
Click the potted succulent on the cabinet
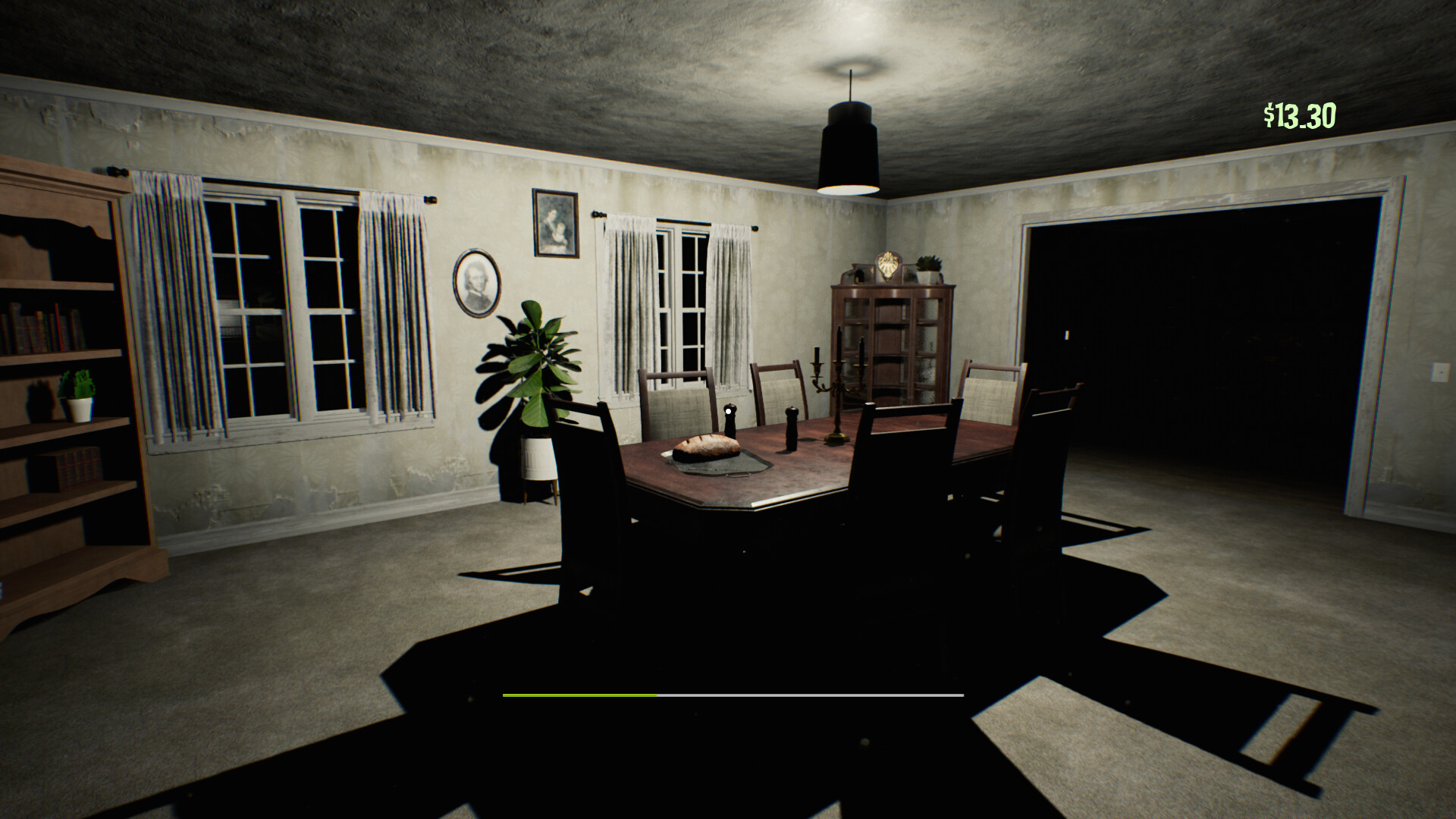[x=928, y=267]
